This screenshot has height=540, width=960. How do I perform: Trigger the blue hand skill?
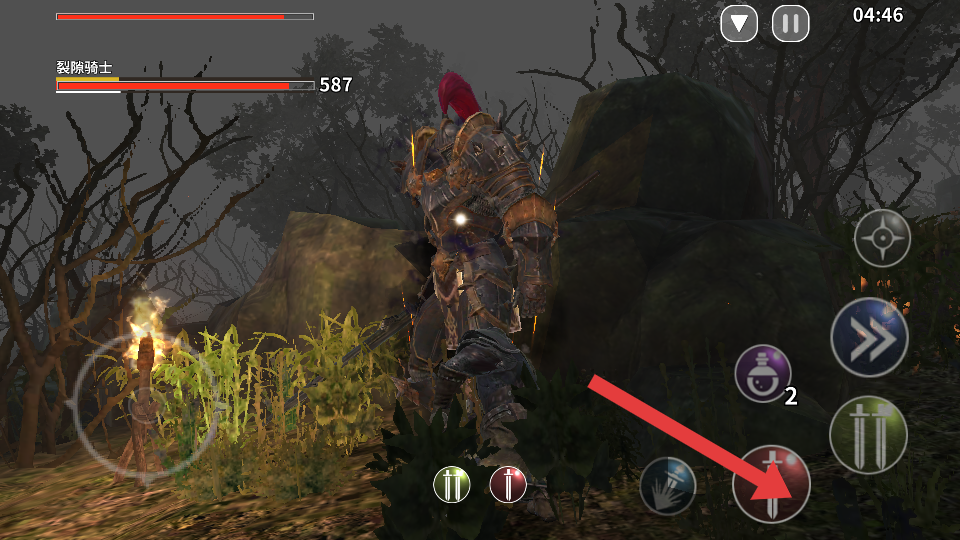point(668,485)
